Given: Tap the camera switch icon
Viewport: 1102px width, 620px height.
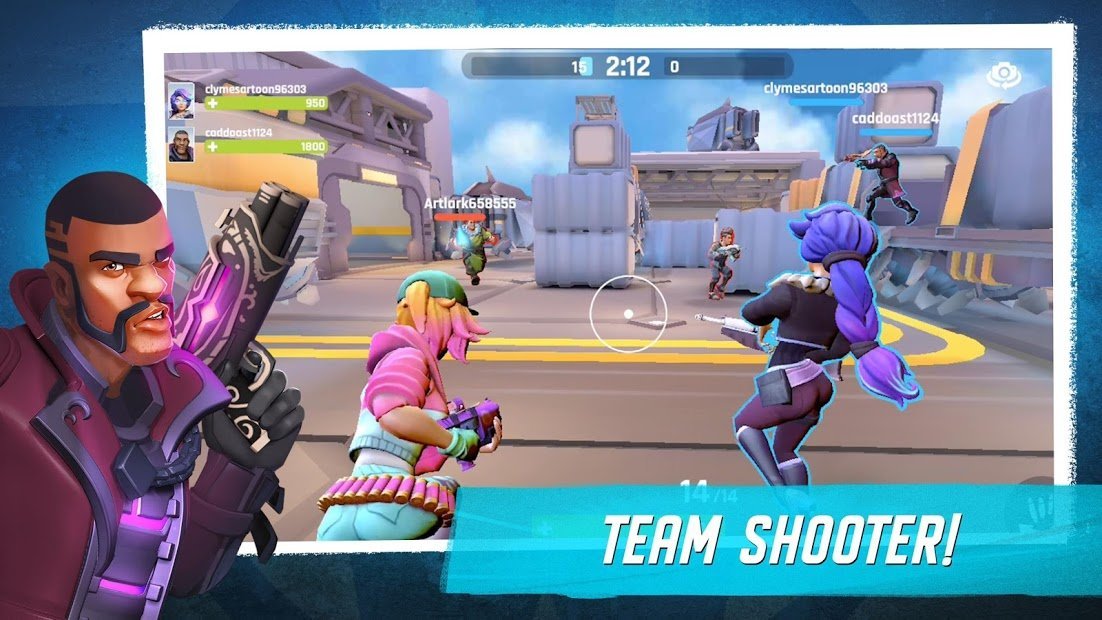Looking at the screenshot, I should click(1002, 75).
